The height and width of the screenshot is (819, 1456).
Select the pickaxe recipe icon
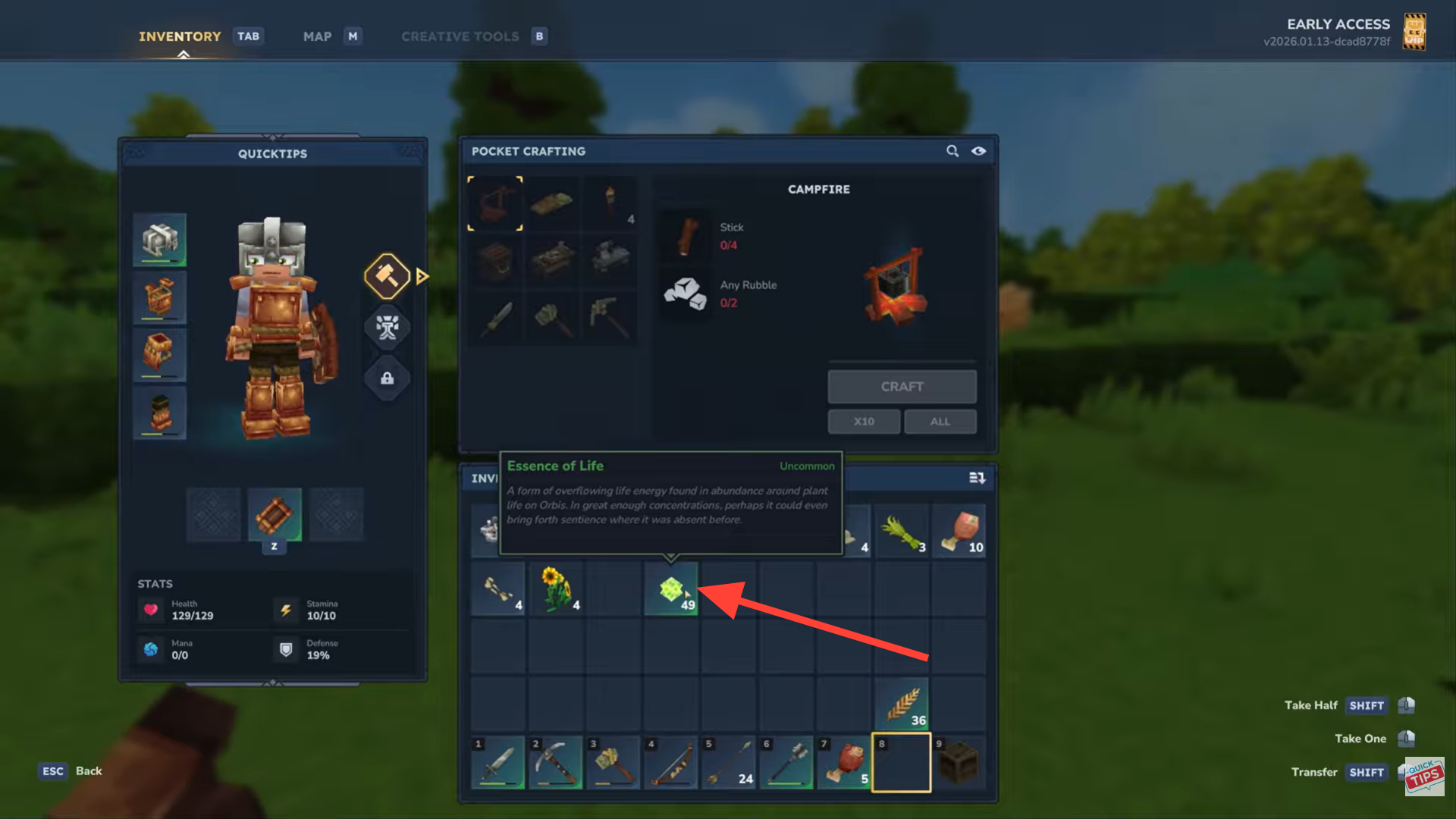coord(610,318)
